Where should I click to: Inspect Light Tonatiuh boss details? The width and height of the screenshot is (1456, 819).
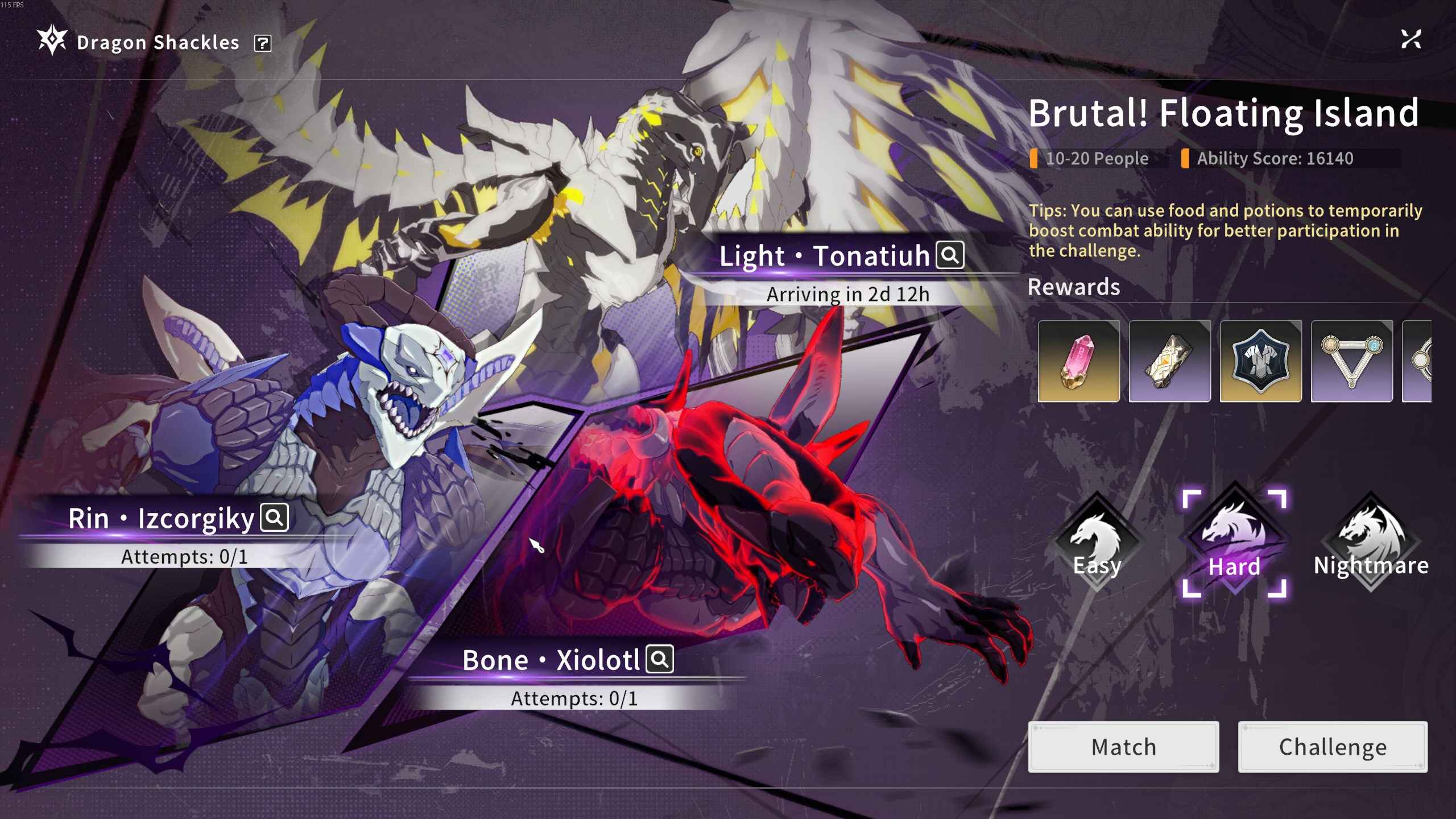coord(950,255)
